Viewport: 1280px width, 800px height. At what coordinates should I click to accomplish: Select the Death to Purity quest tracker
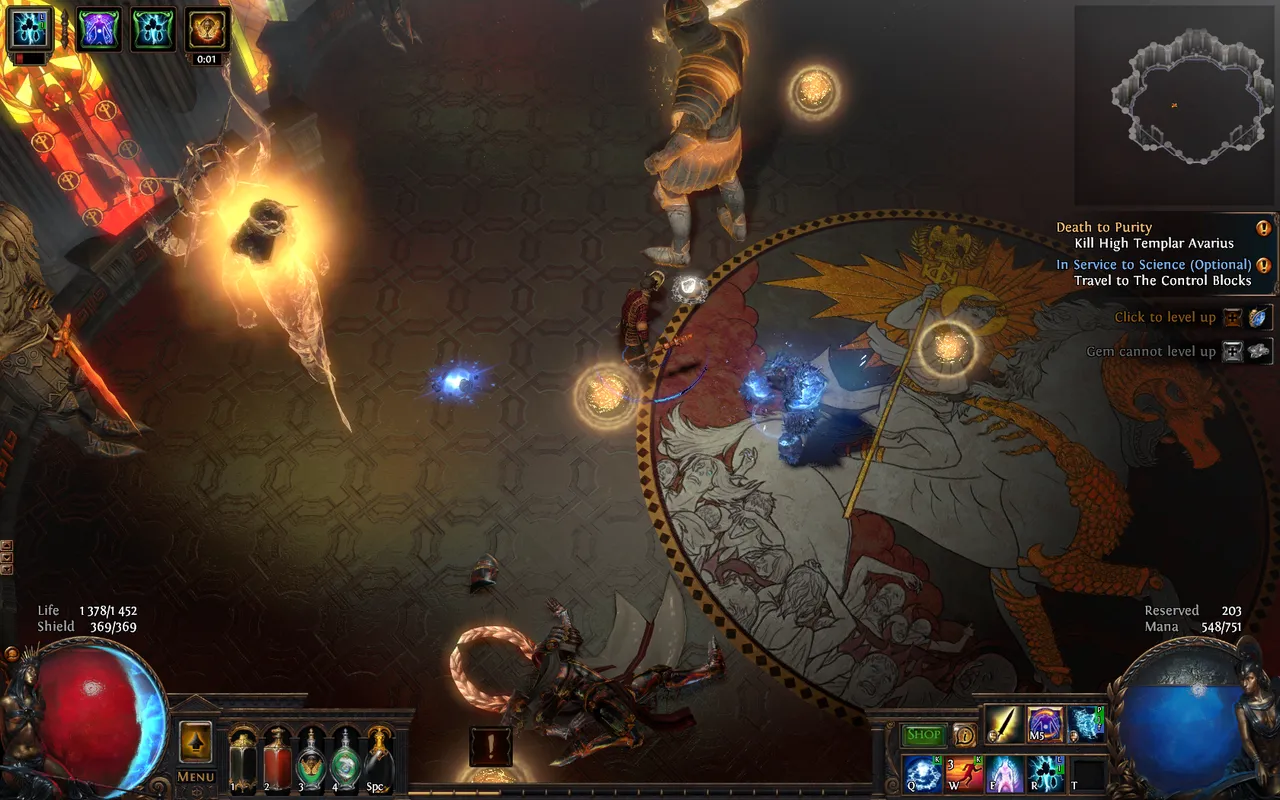[x=1155, y=235]
